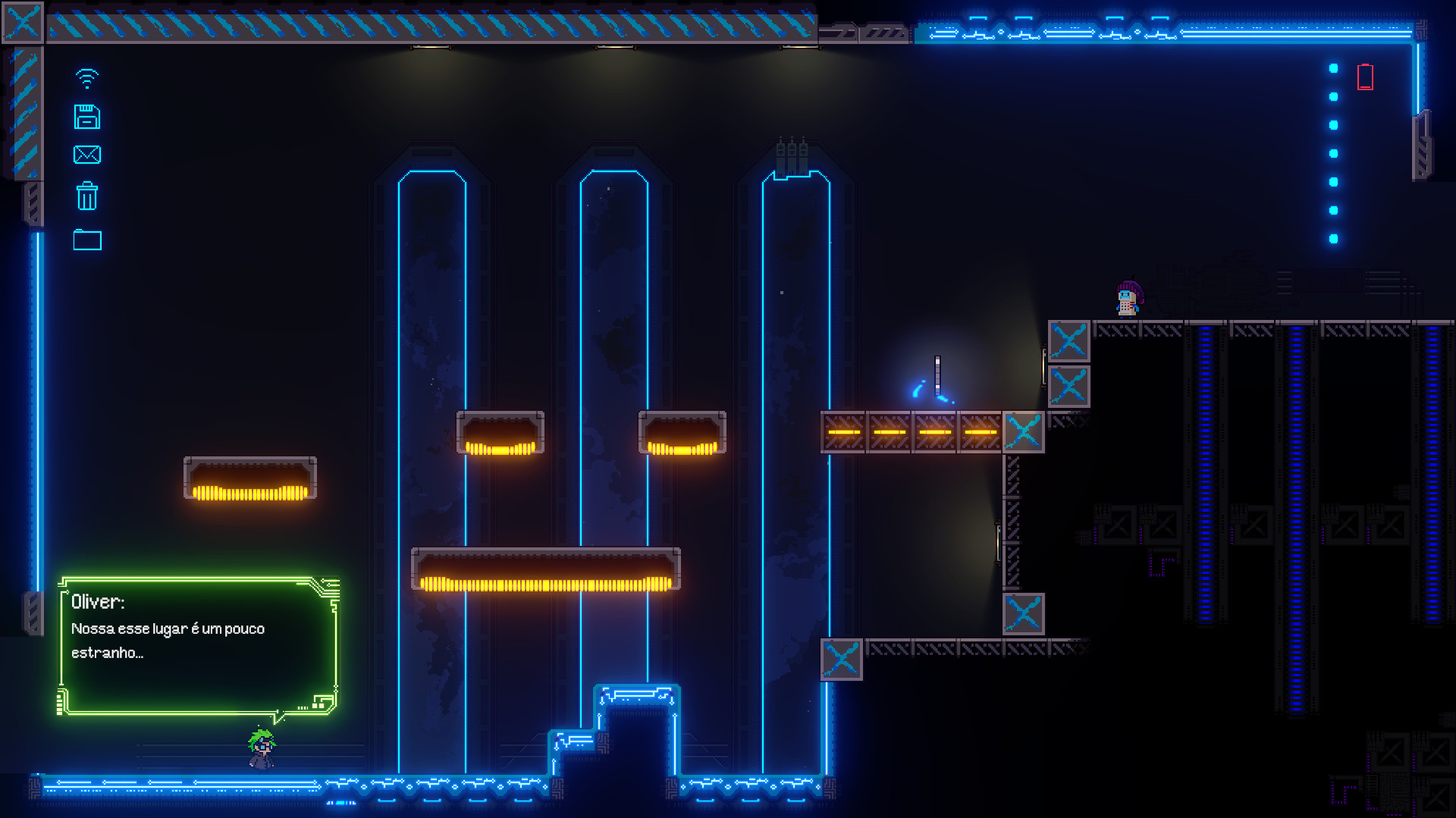Viewport: 1456px width, 818px height.
Task: Open the mail envelope icon
Action: tap(88, 156)
